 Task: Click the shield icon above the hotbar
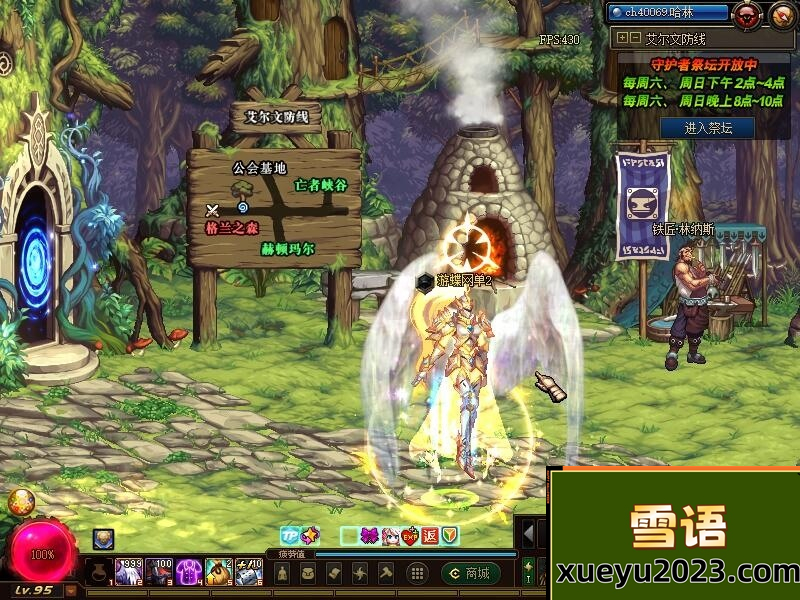pyautogui.click(x=450, y=536)
